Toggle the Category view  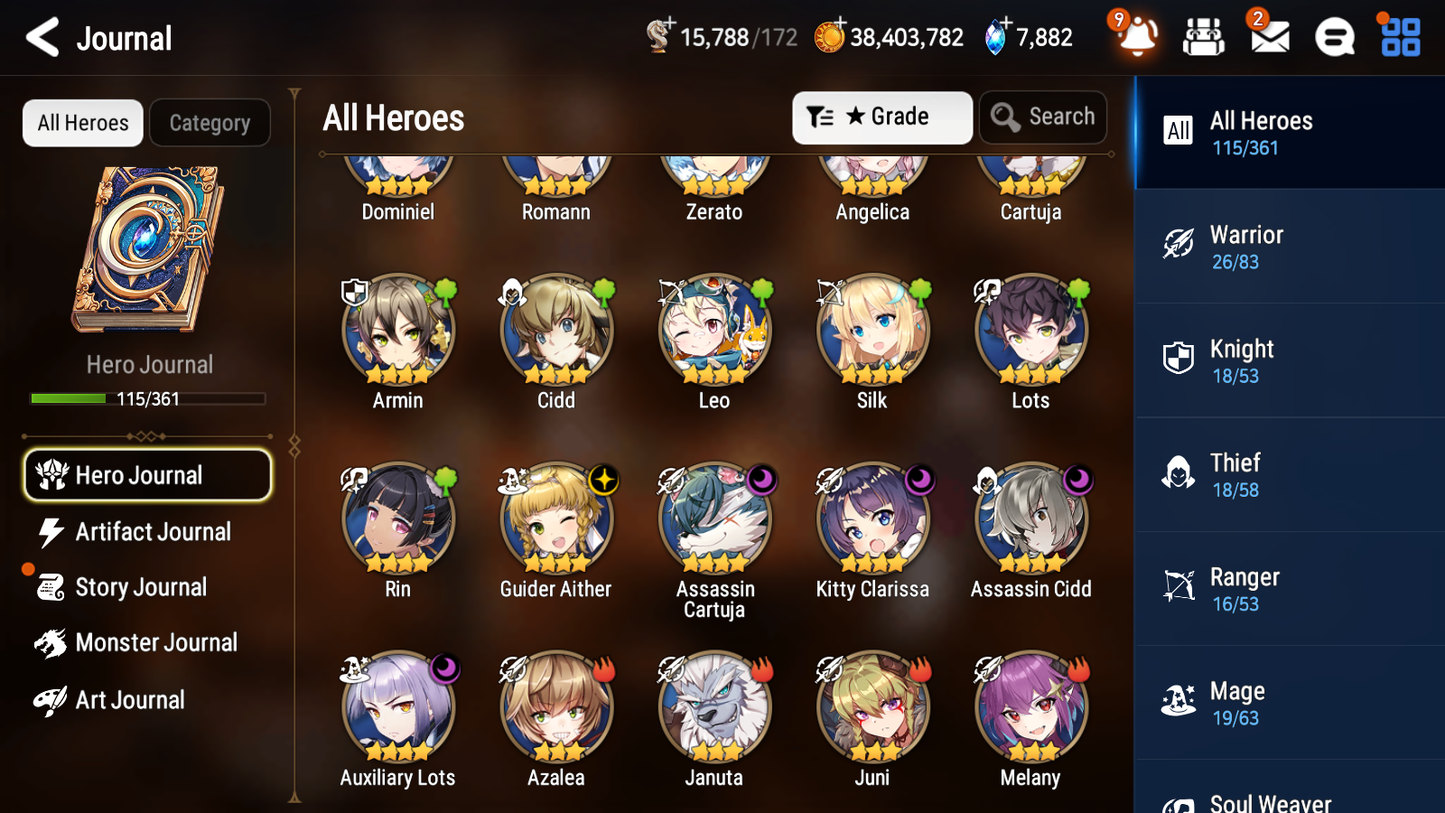210,123
